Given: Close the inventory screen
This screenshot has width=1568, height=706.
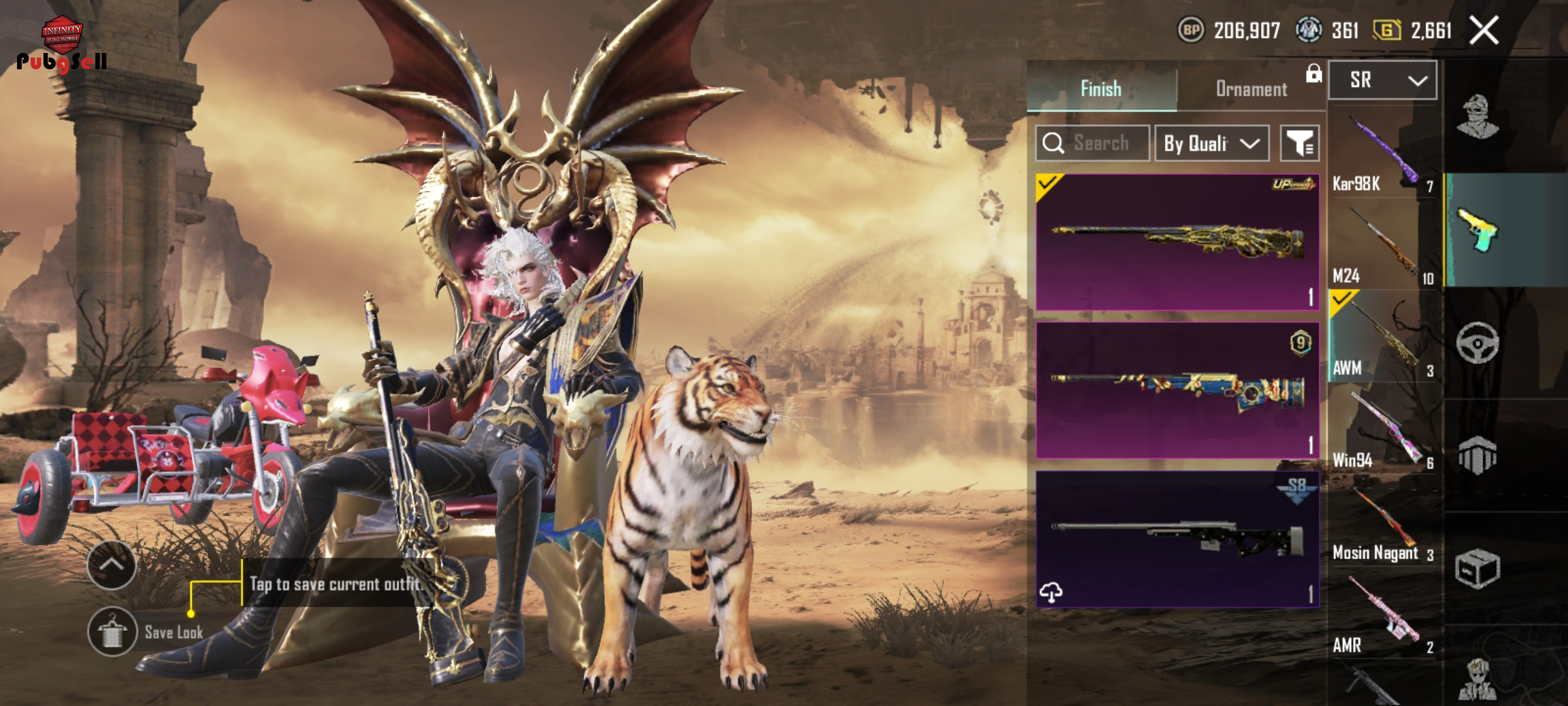Looking at the screenshot, I should pyautogui.click(x=1484, y=31).
